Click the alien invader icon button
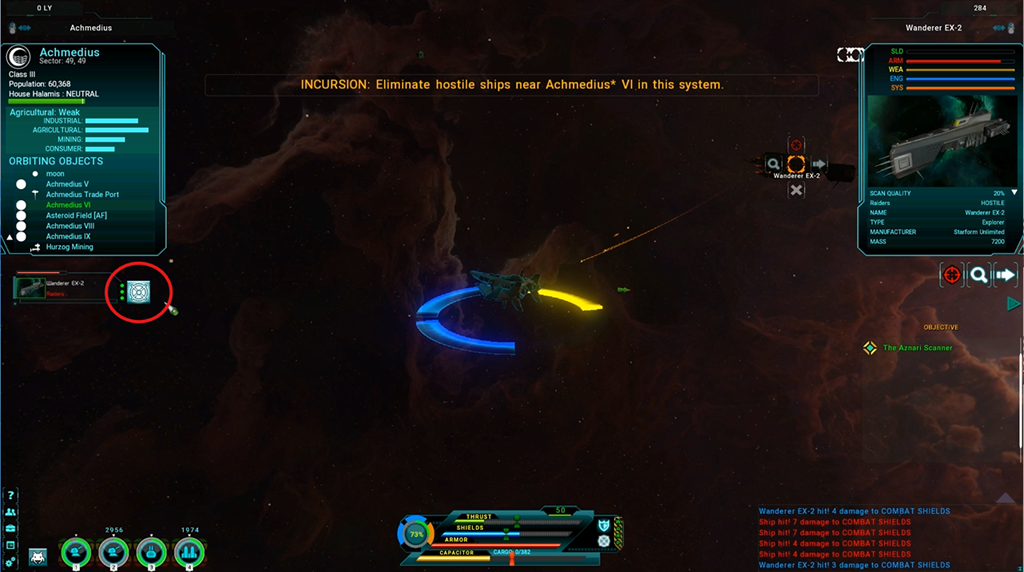The width and height of the screenshot is (1024, 572). pyautogui.click(x=38, y=556)
